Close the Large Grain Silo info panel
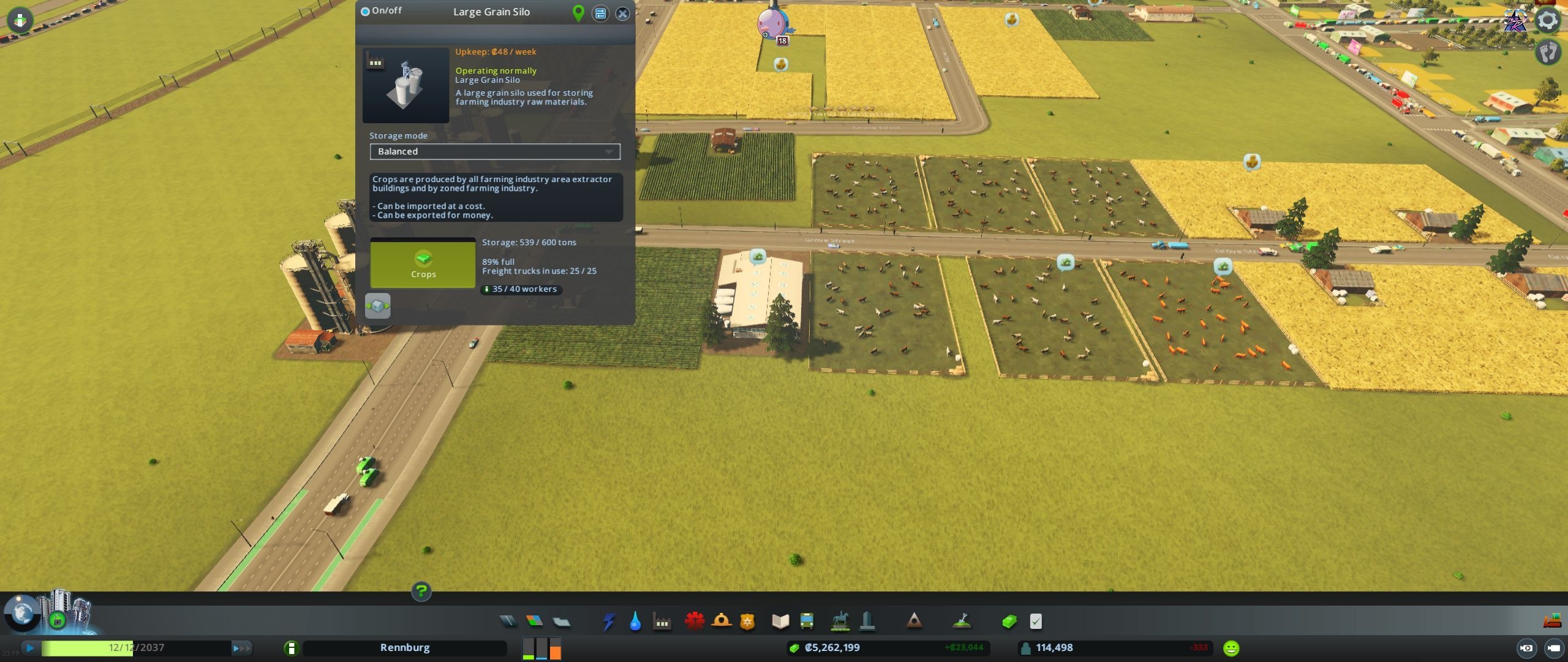Screen dimensions: 1568x662 (622, 13)
